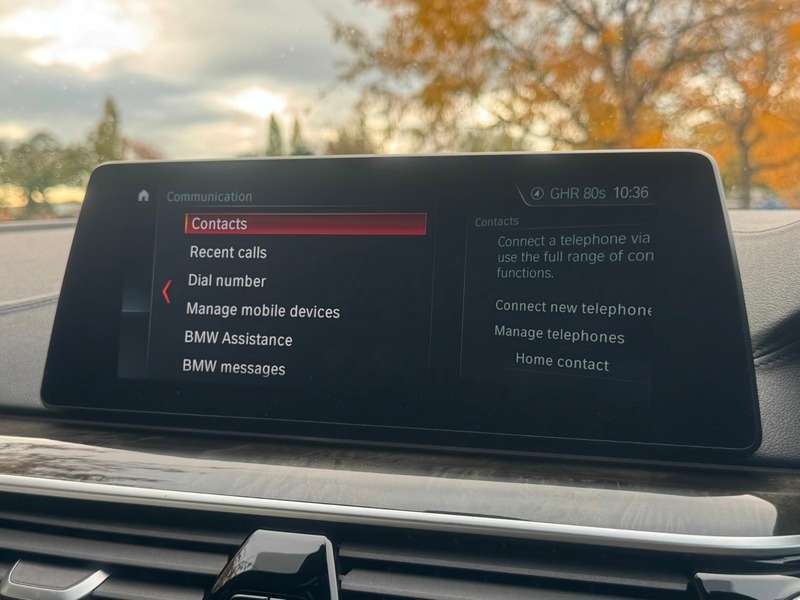Click the red back arrow
This screenshot has width=800, height=600.
166,291
